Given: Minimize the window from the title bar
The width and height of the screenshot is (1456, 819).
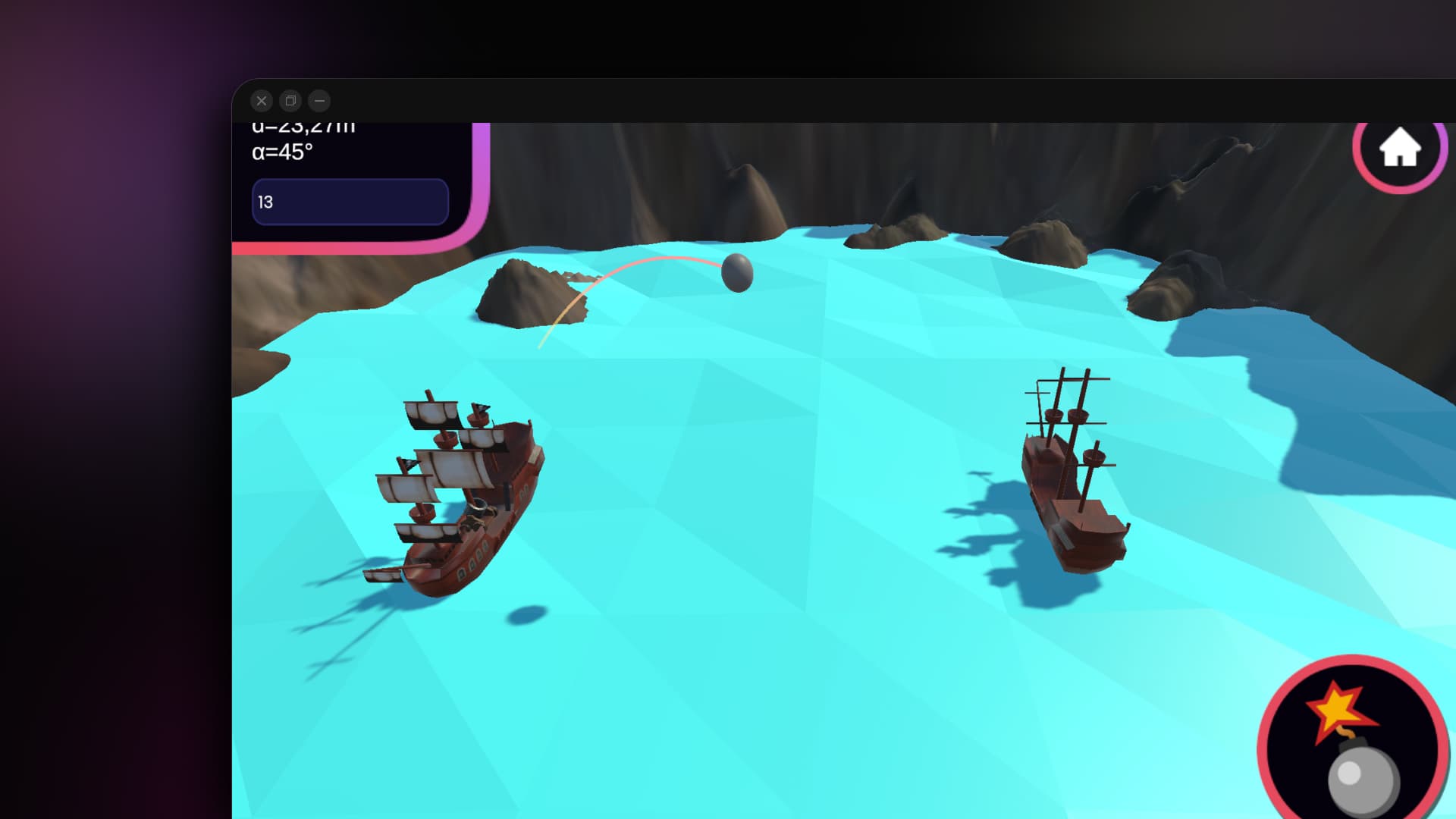Looking at the screenshot, I should 319,101.
